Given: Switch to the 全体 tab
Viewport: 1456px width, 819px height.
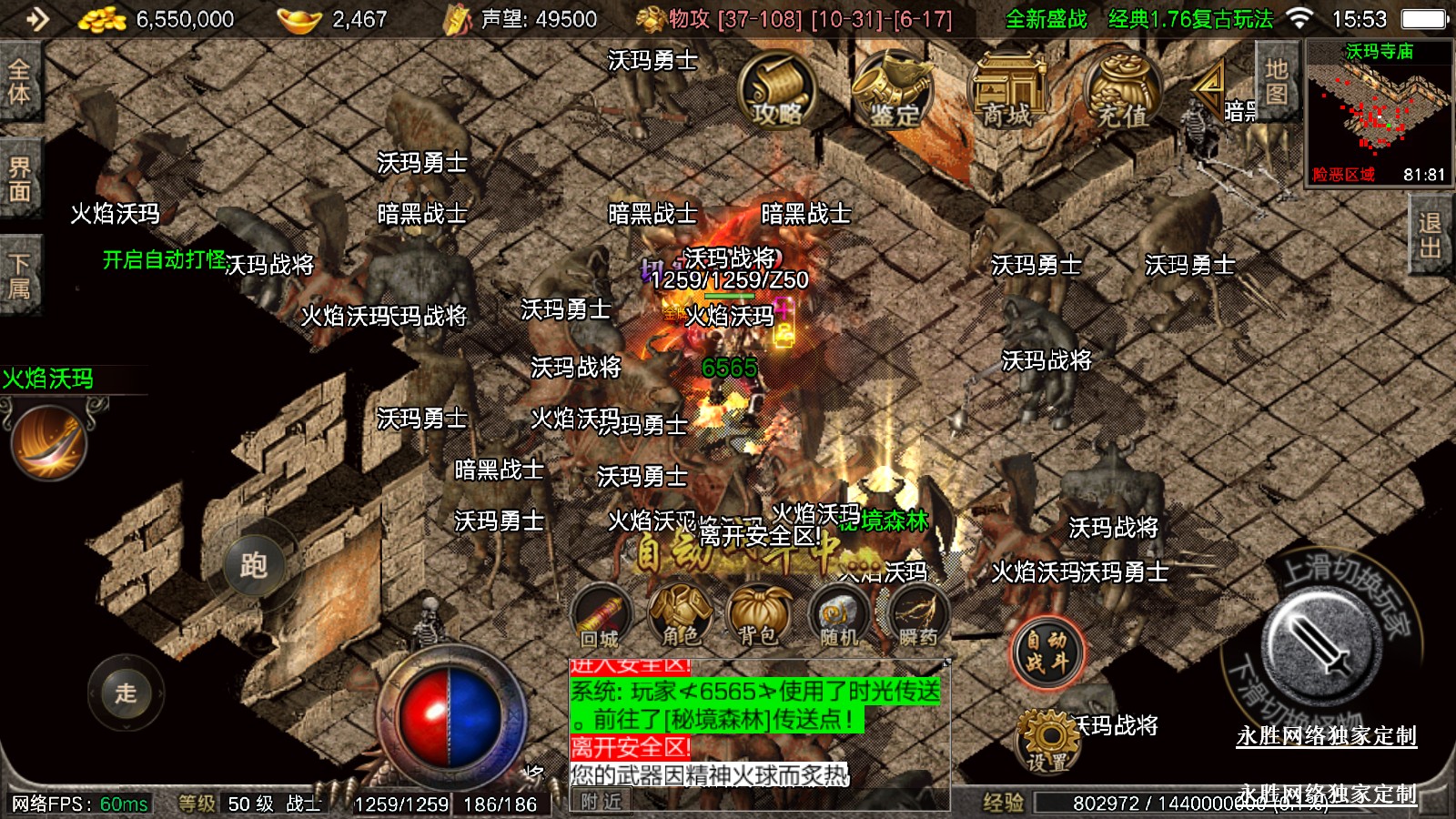Looking at the screenshot, I should [x=19, y=82].
